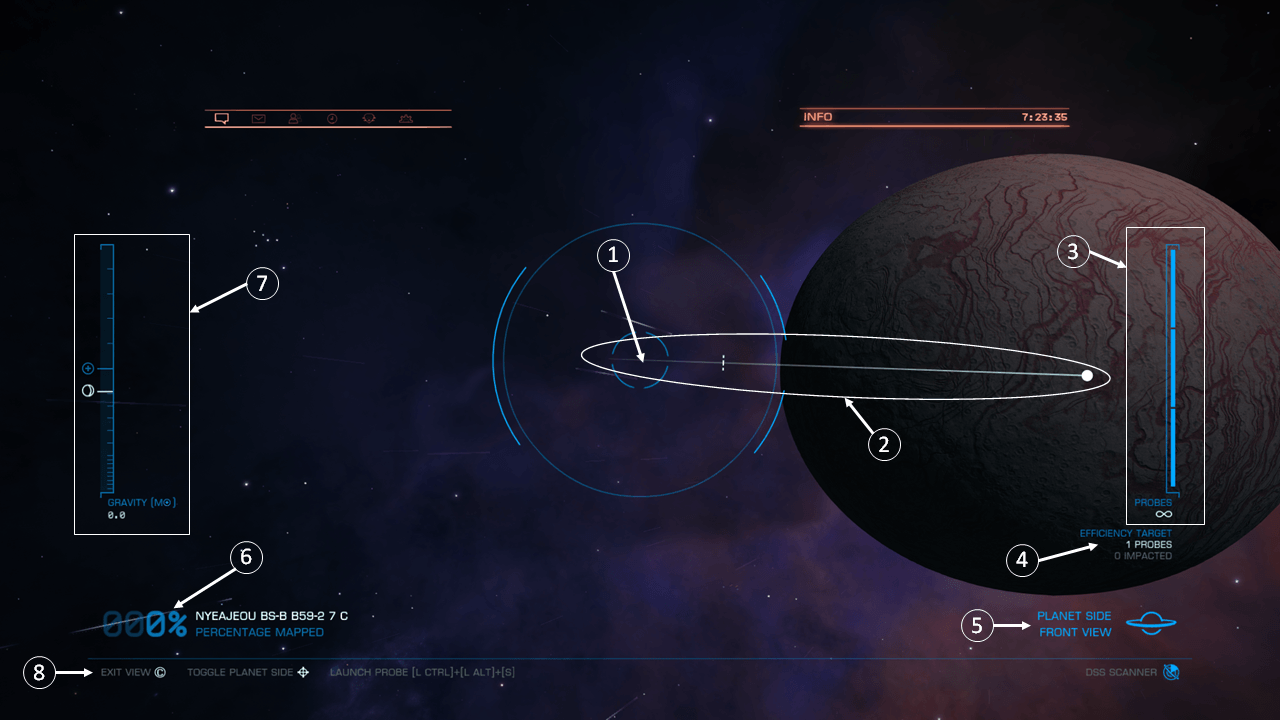Expand the Gravity measurement panel
1280x720 pixels.
coord(131,380)
